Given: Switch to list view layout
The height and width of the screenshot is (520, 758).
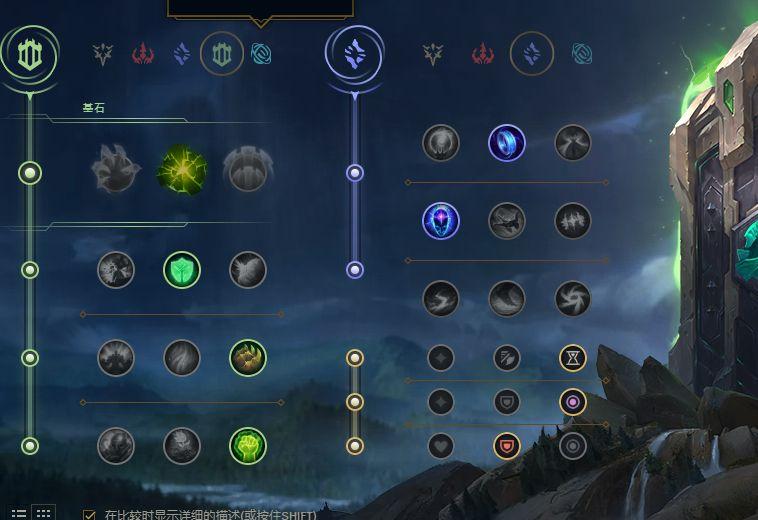Looking at the screenshot, I should (x=19, y=514).
